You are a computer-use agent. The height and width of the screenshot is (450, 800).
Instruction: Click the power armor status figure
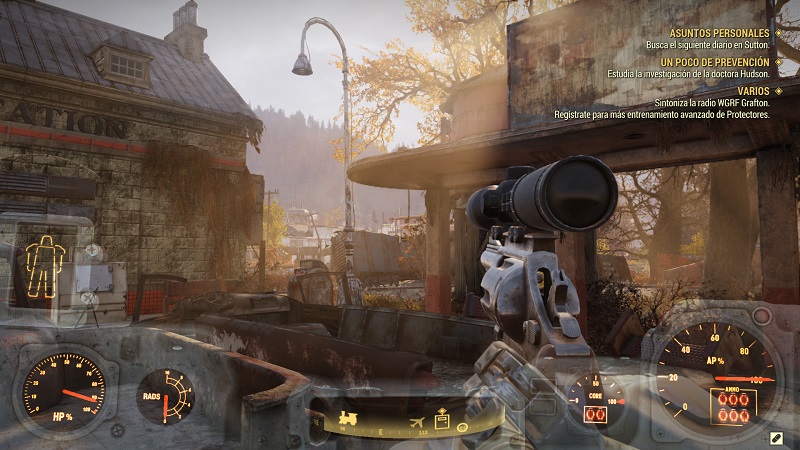[45, 264]
